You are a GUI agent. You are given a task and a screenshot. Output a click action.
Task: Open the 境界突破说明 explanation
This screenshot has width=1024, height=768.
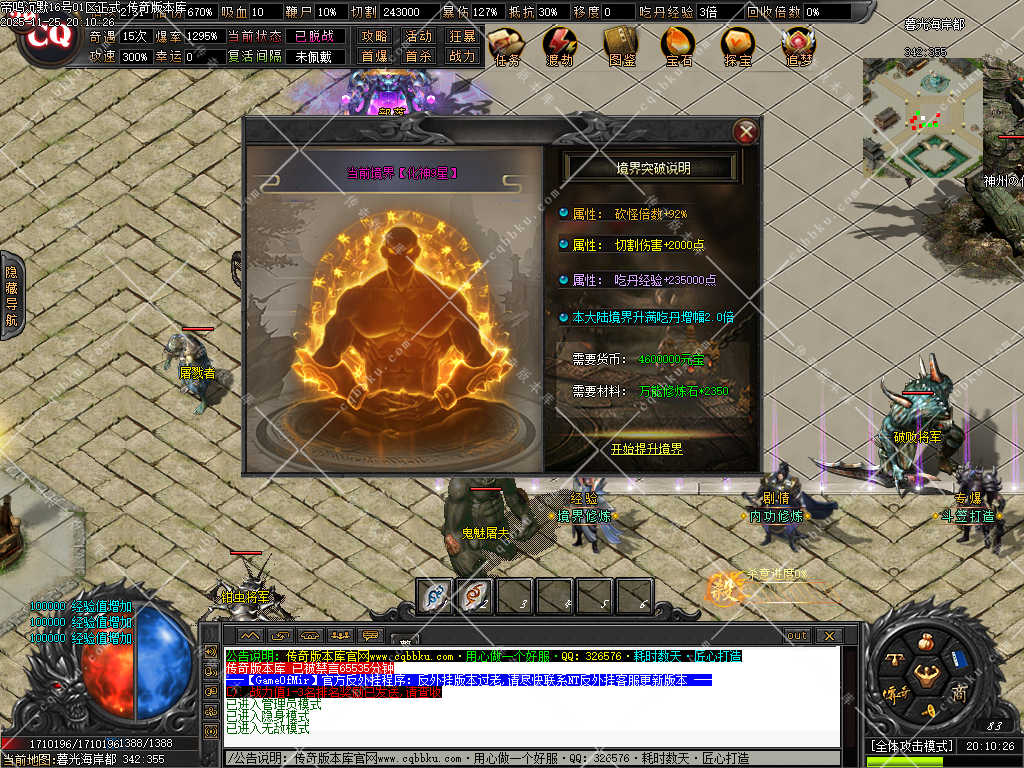[x=652, y=168]
